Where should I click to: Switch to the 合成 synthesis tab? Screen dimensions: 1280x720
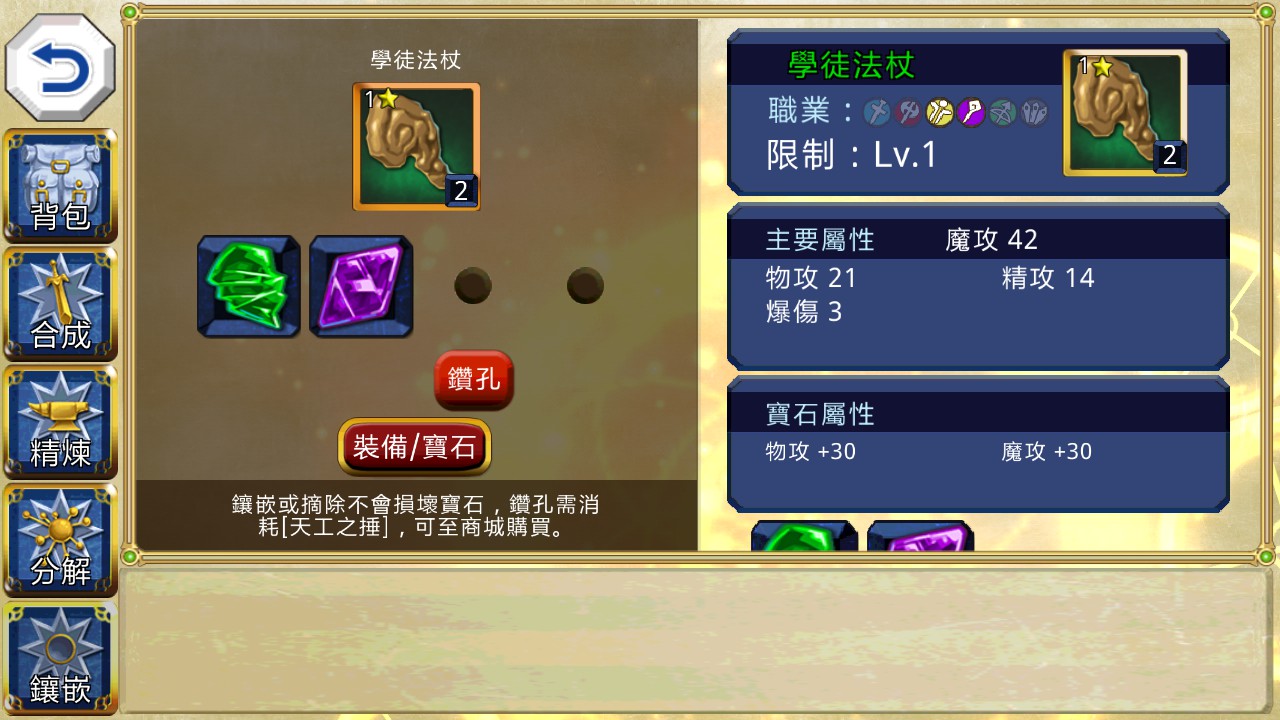(60, 305)
